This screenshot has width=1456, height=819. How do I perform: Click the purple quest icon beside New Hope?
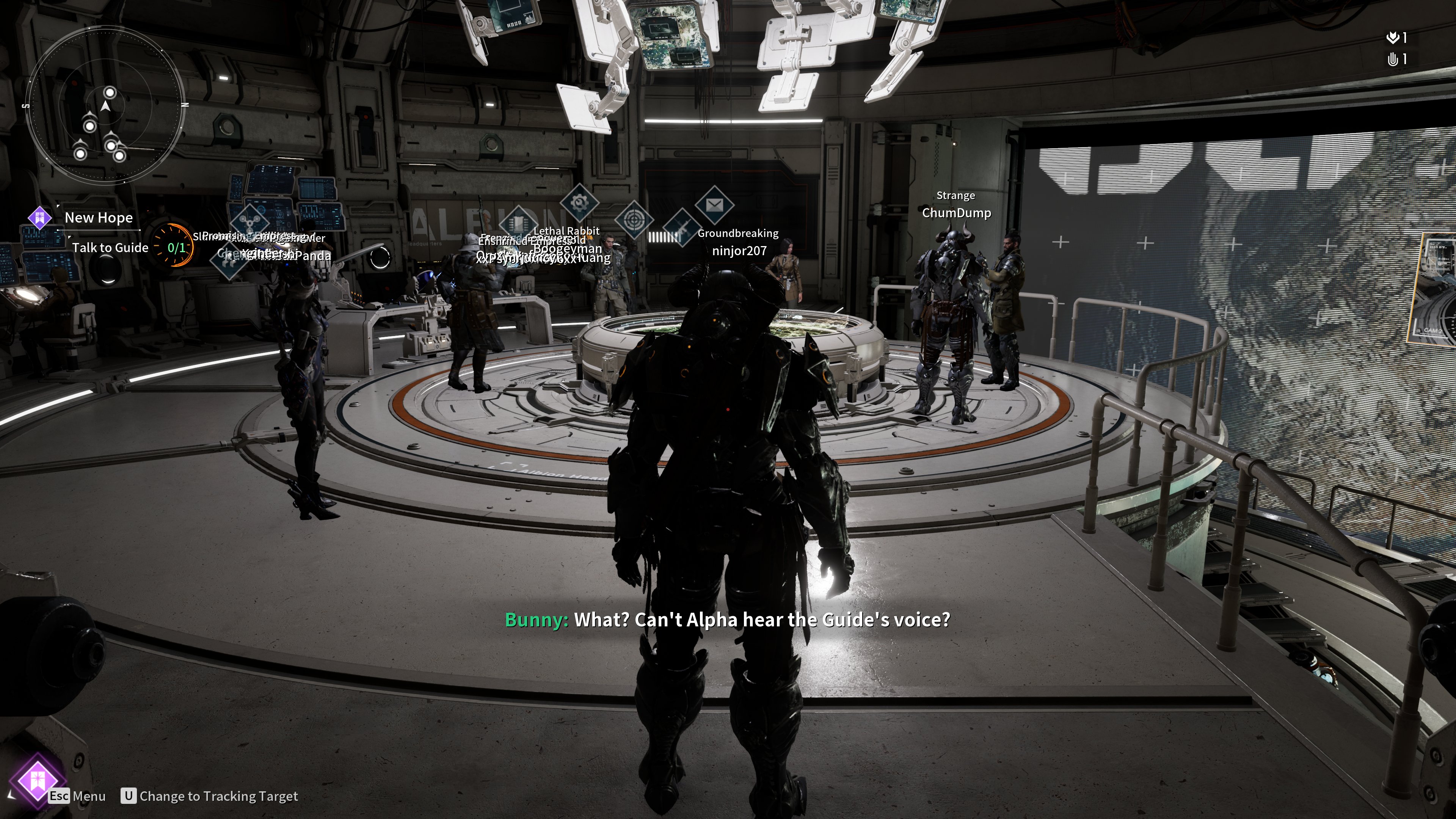(x=40, y=218)
